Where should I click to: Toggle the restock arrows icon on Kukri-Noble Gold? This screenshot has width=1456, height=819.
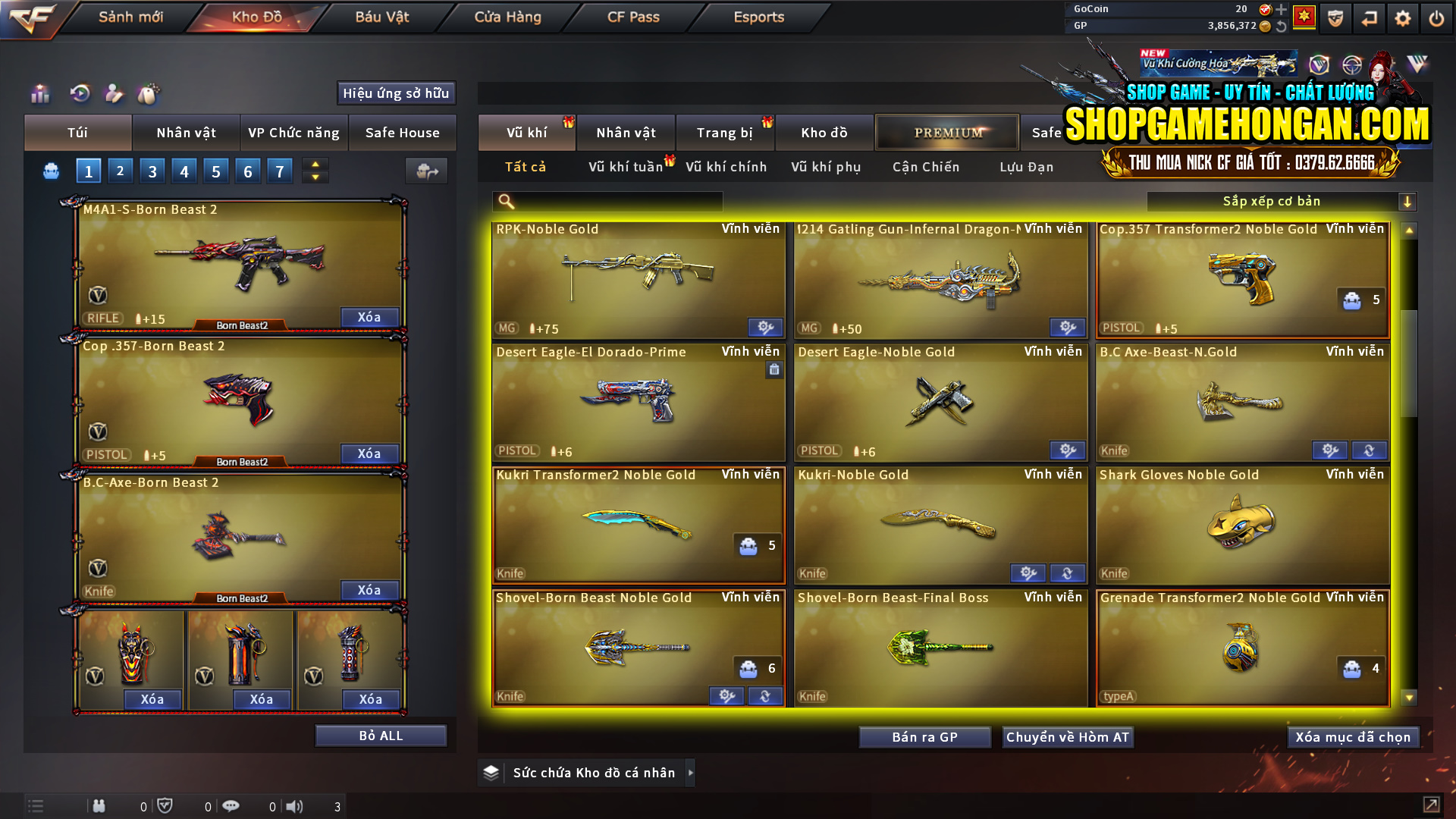coord(1068,573)
